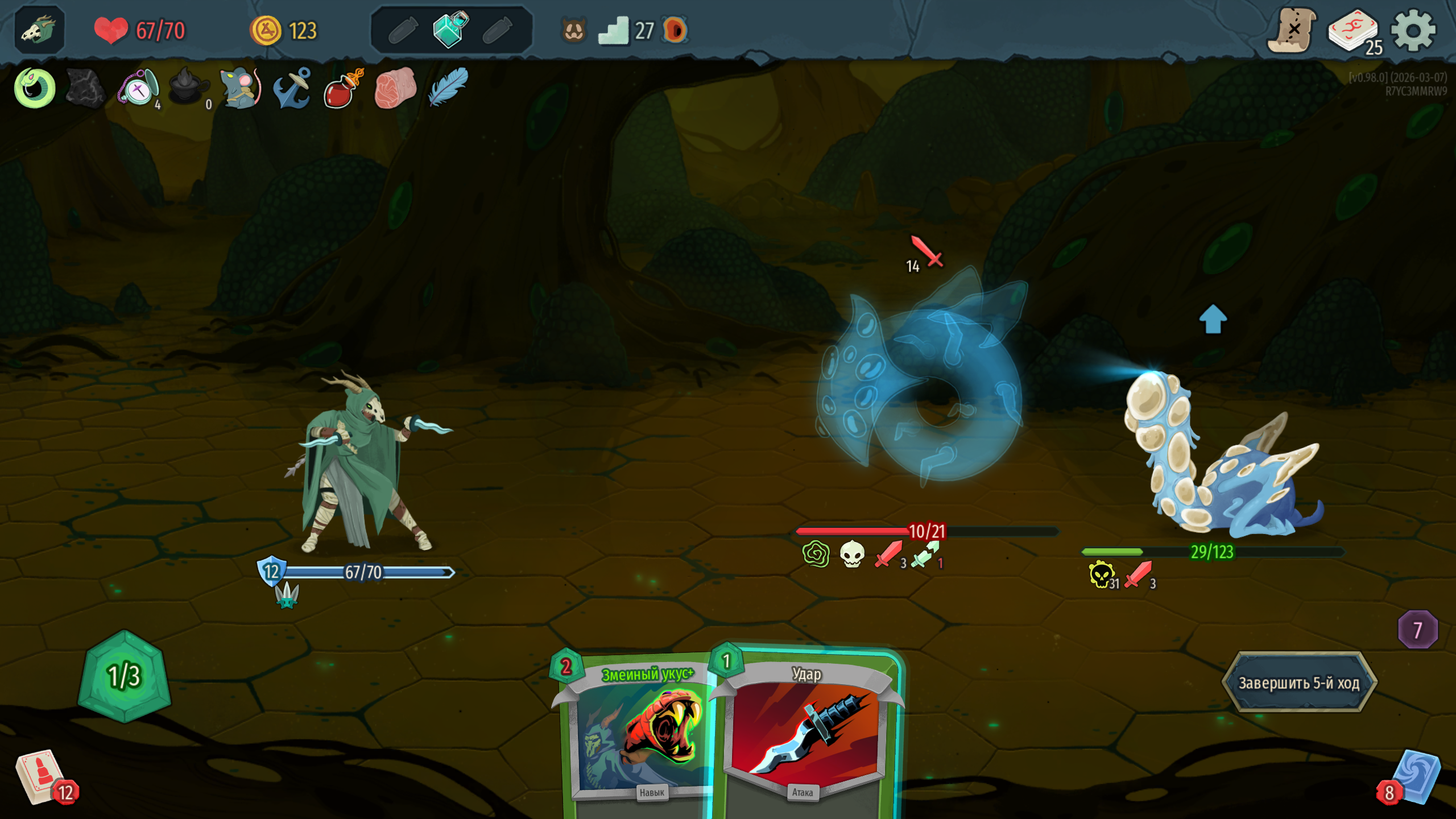View the full deck of 25 cards

(x=1354, y=31)
